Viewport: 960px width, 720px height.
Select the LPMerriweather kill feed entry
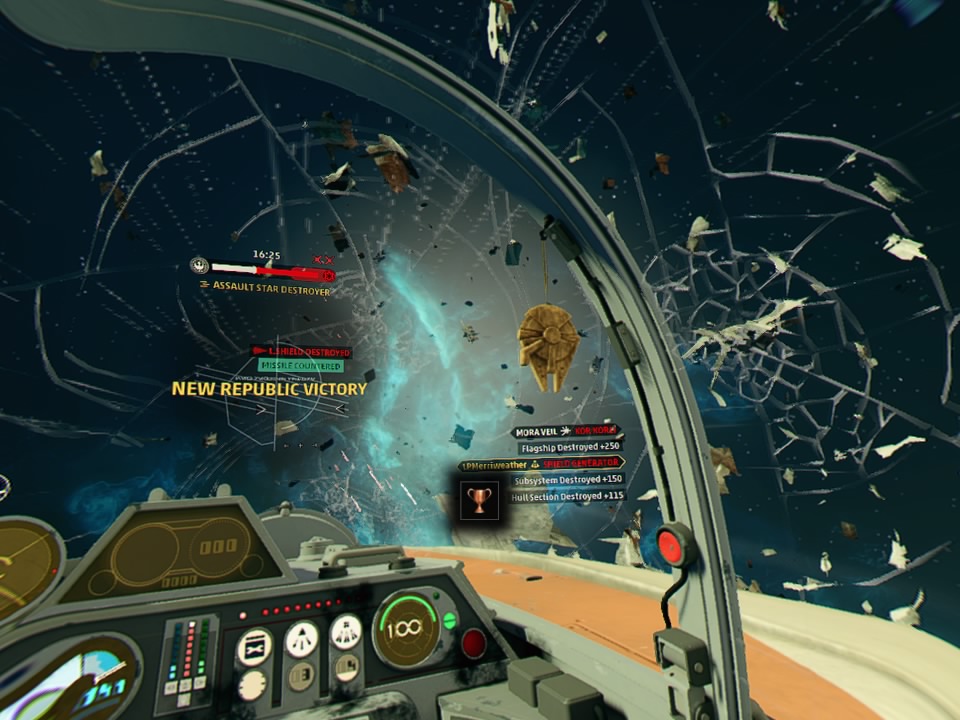coord(540,464)
